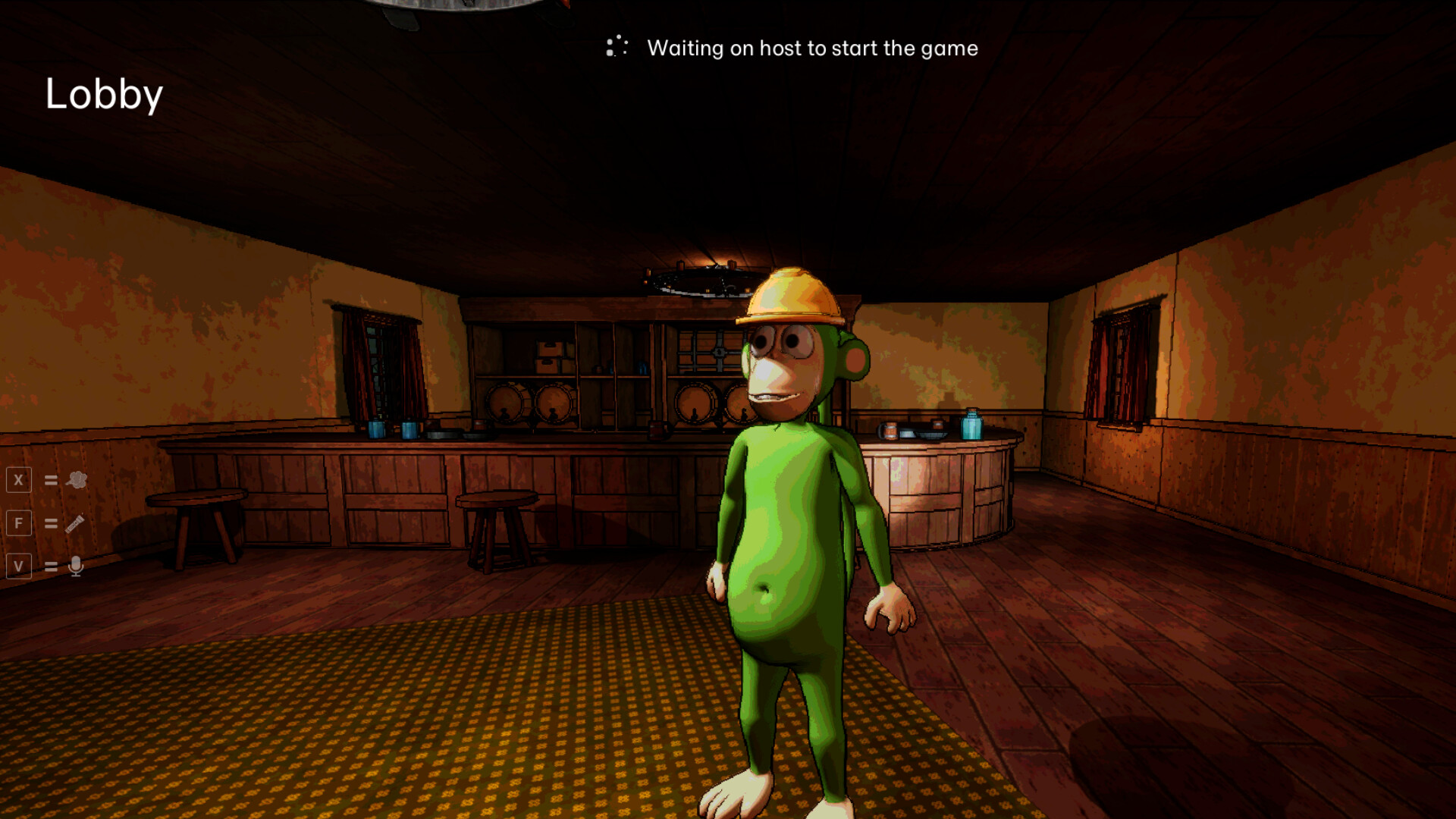This screenshot has width=1456, height=819.
Task: Click the equals symbol beside the X key
Action: click(x=49, y=479)
